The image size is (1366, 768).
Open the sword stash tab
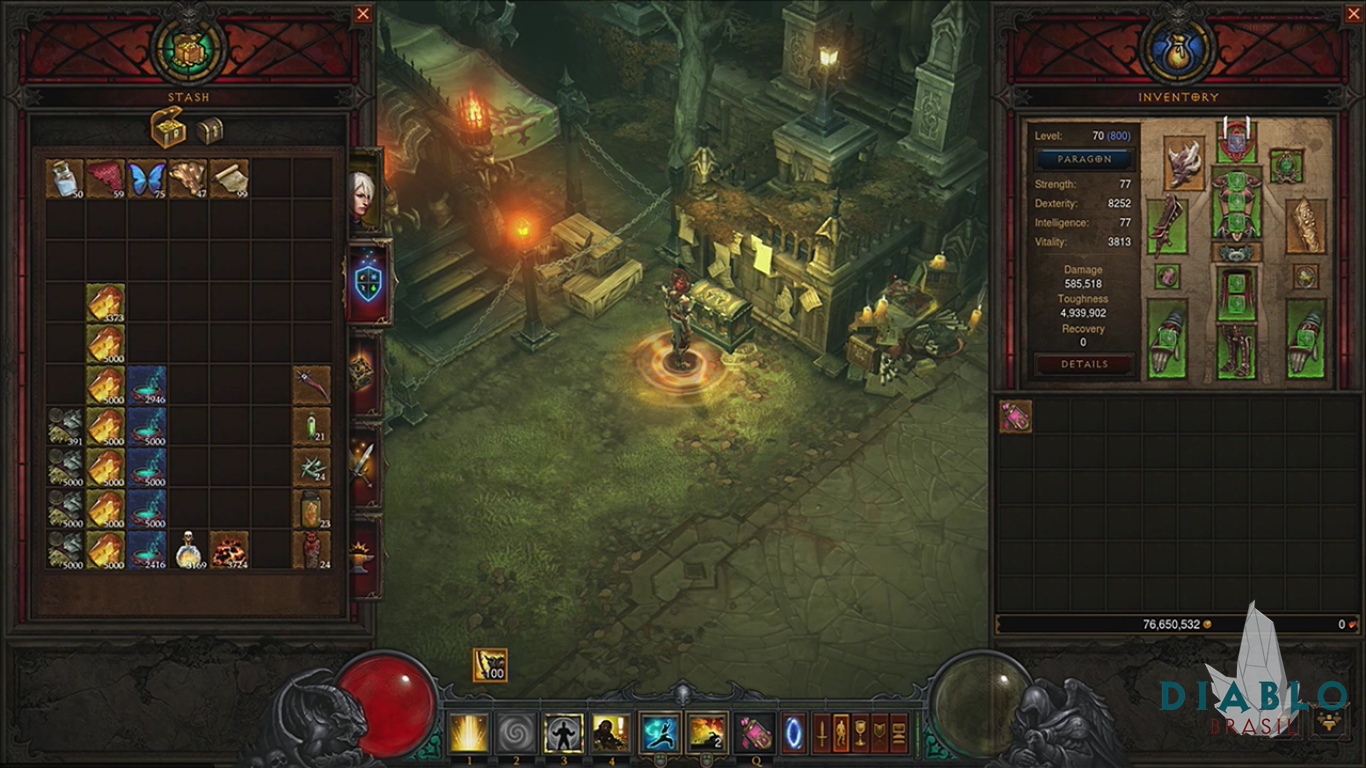[x=364, y=462]
